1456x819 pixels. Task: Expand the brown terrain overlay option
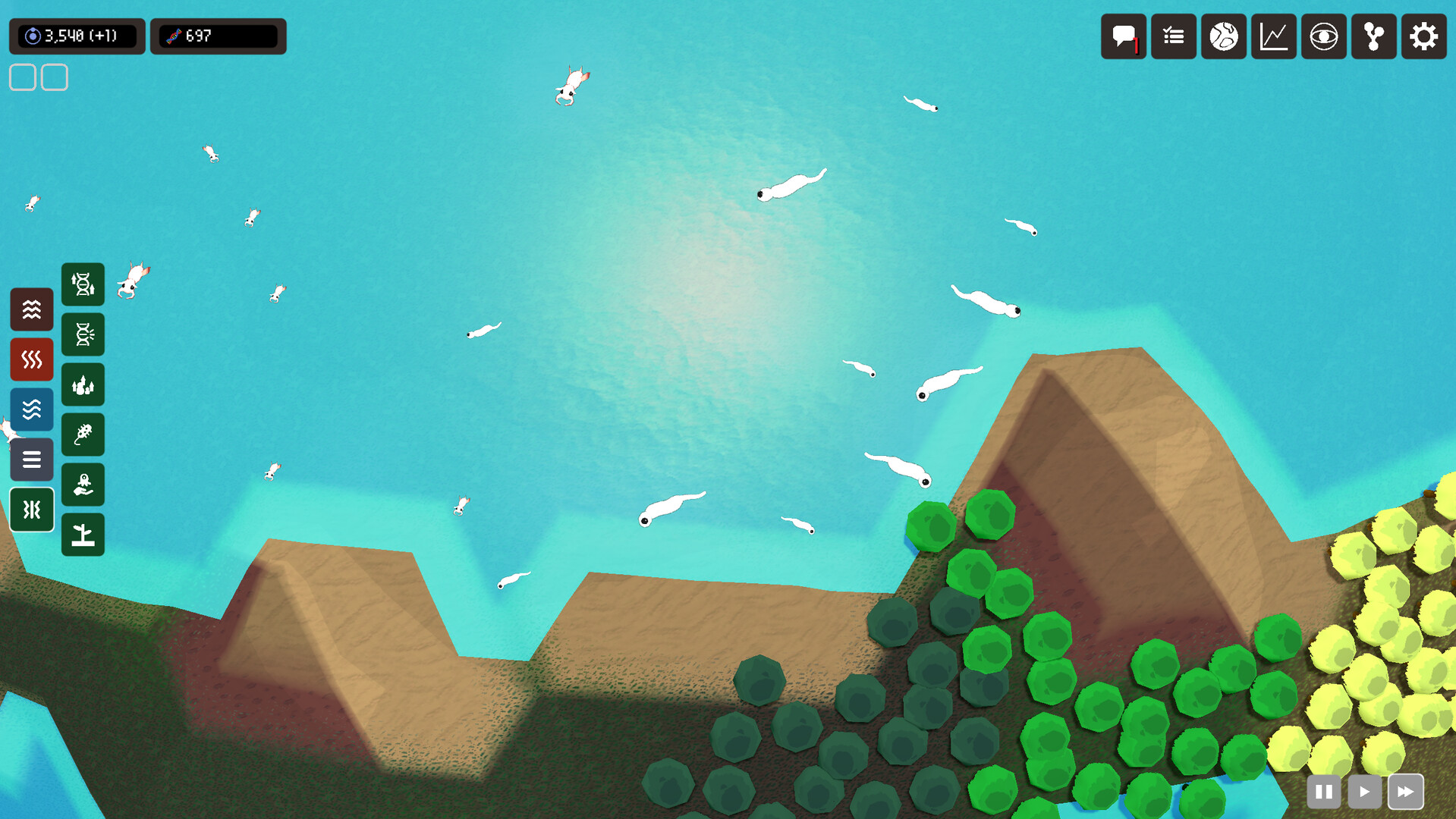coord(32,309)
